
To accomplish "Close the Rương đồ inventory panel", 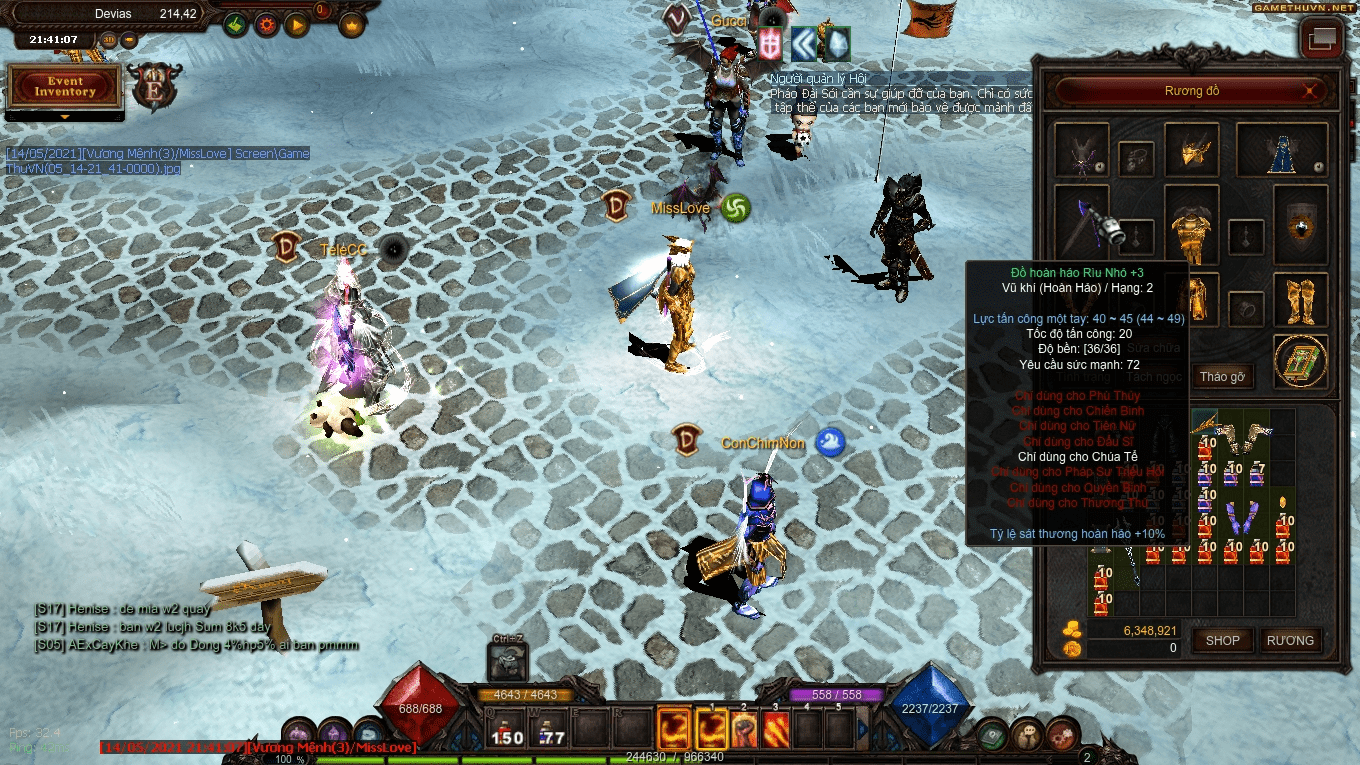I will pyautogui.click(x=1311, y=92).
